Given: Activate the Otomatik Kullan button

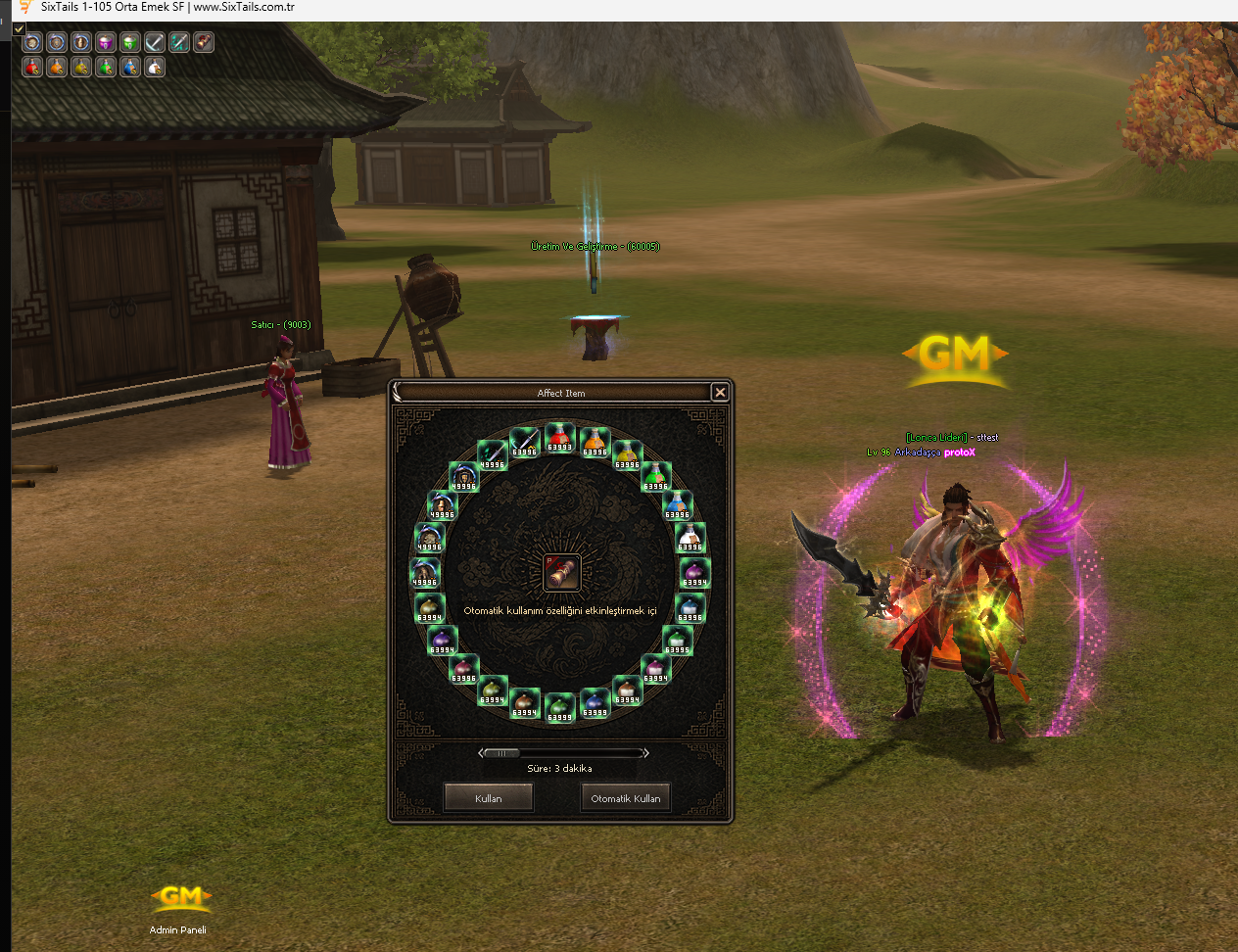Looking at the screenshot, I should click(x=625, y=798).
